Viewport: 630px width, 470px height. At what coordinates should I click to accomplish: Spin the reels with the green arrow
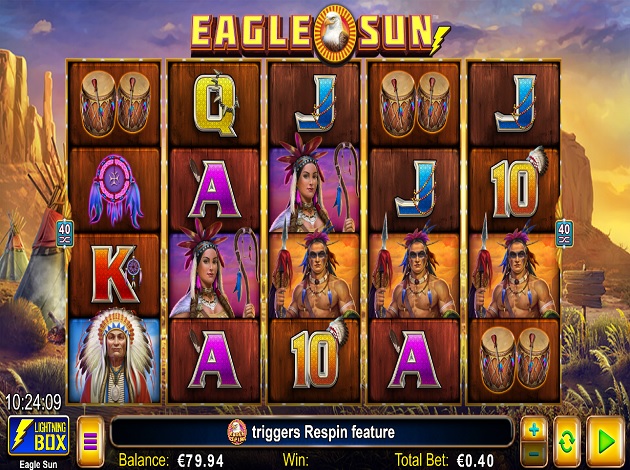pos(603,435)
